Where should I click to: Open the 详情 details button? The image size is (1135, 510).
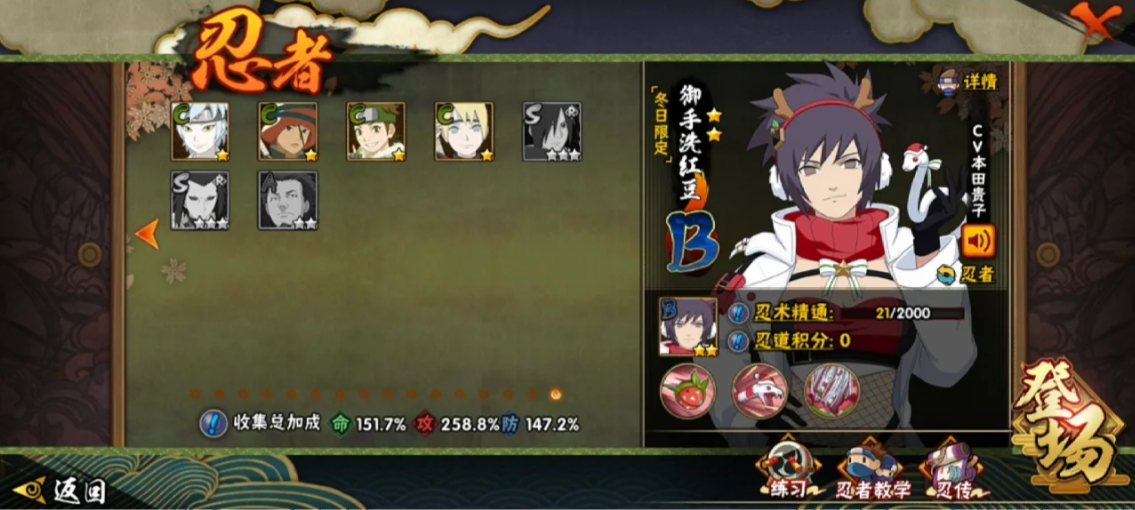[x=968, y=80]
